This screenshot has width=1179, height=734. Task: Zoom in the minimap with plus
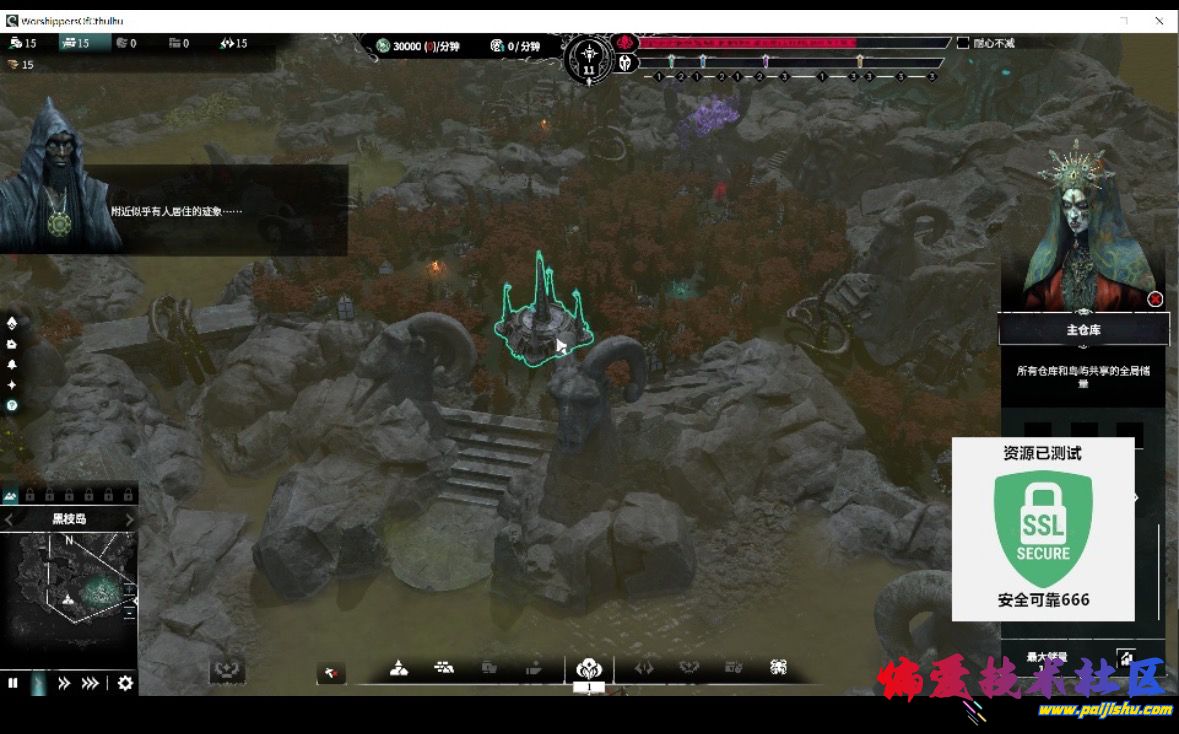coord(130,587)
